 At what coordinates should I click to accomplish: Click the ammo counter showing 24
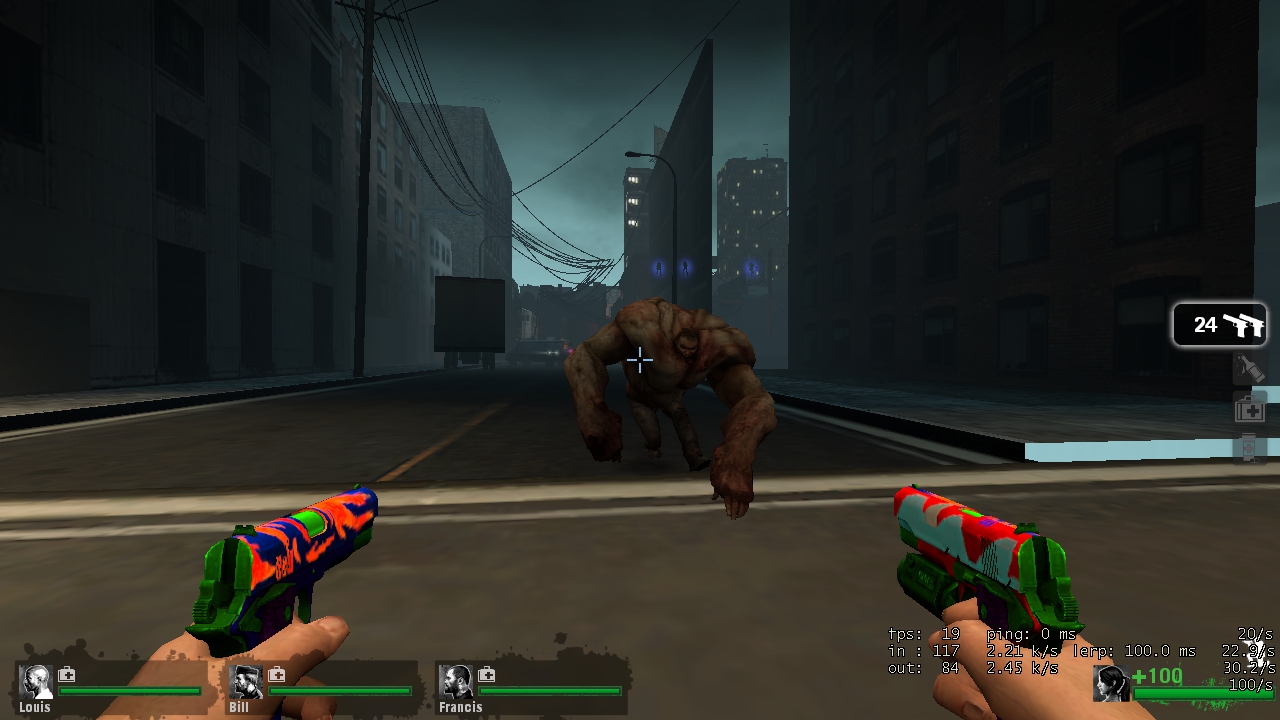[x=1203, y=323]
